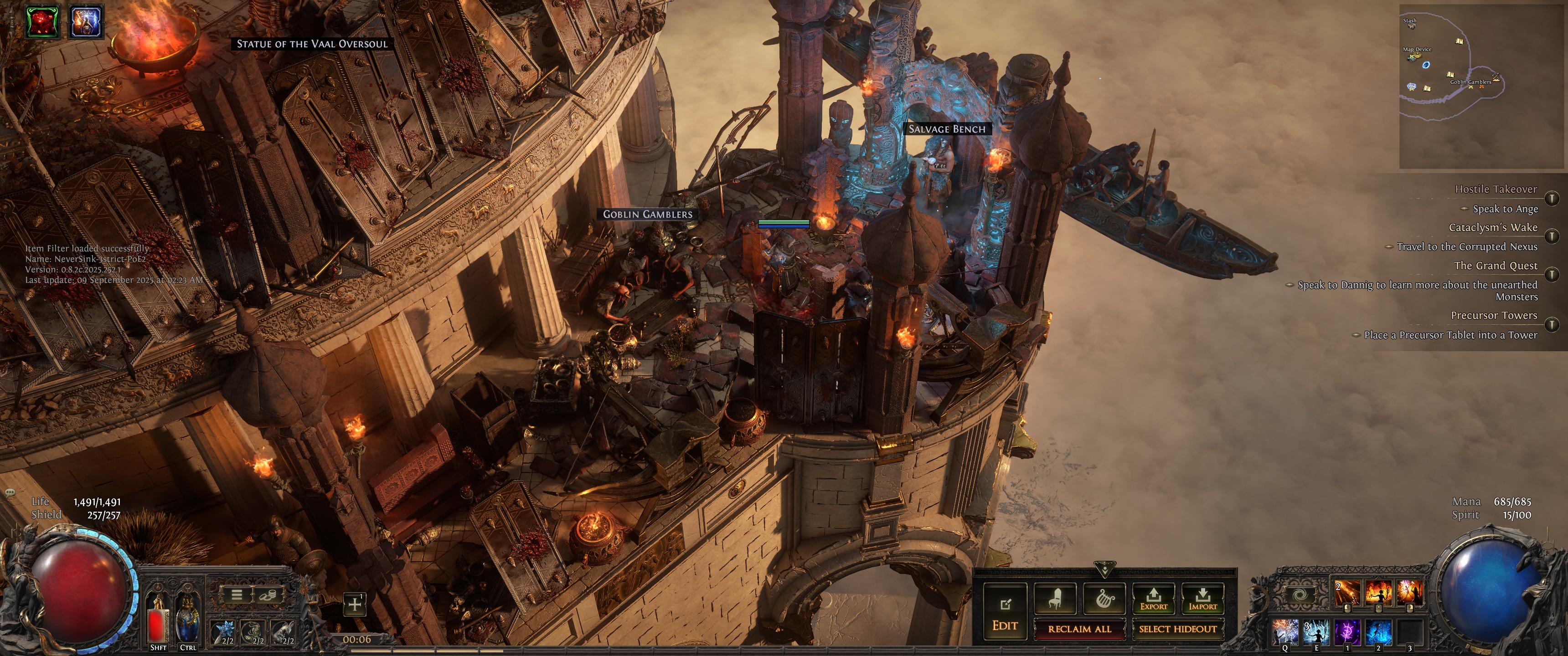Click the cross-shaped plus button
1568x656 pixels.
[x=354, y=604]
